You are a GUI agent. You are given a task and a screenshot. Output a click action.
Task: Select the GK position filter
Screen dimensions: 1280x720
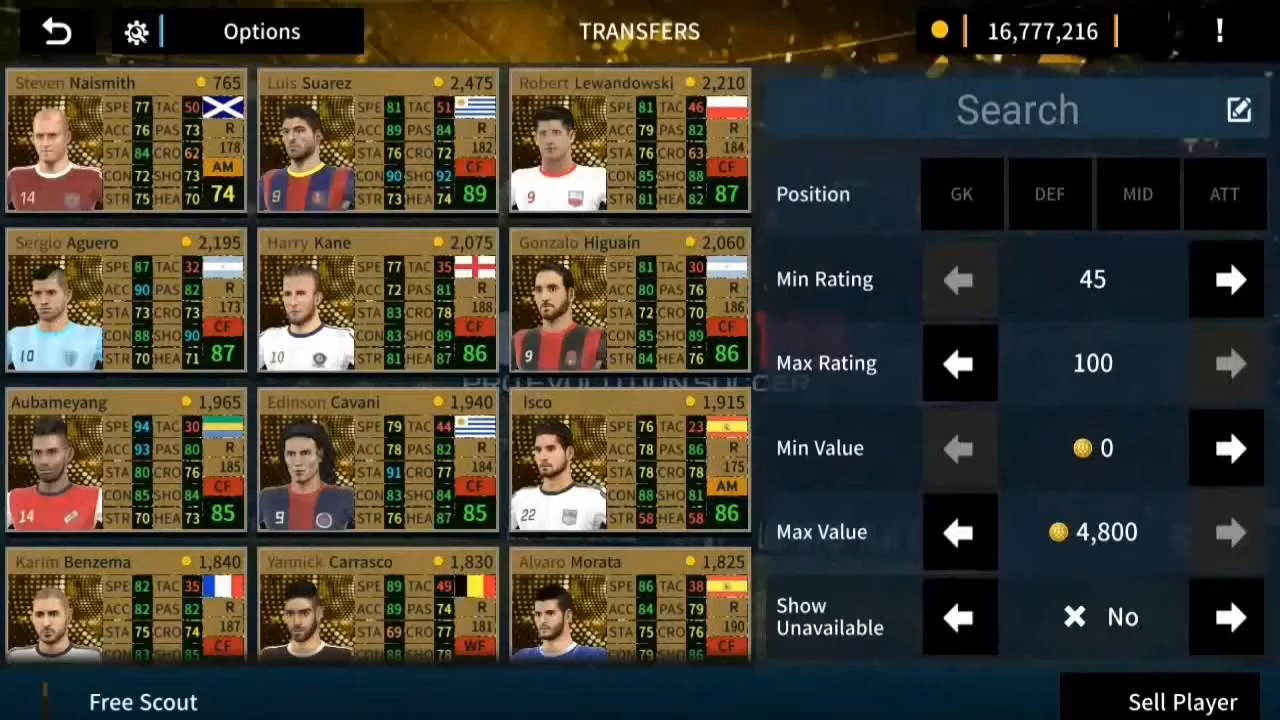[961, 194]
